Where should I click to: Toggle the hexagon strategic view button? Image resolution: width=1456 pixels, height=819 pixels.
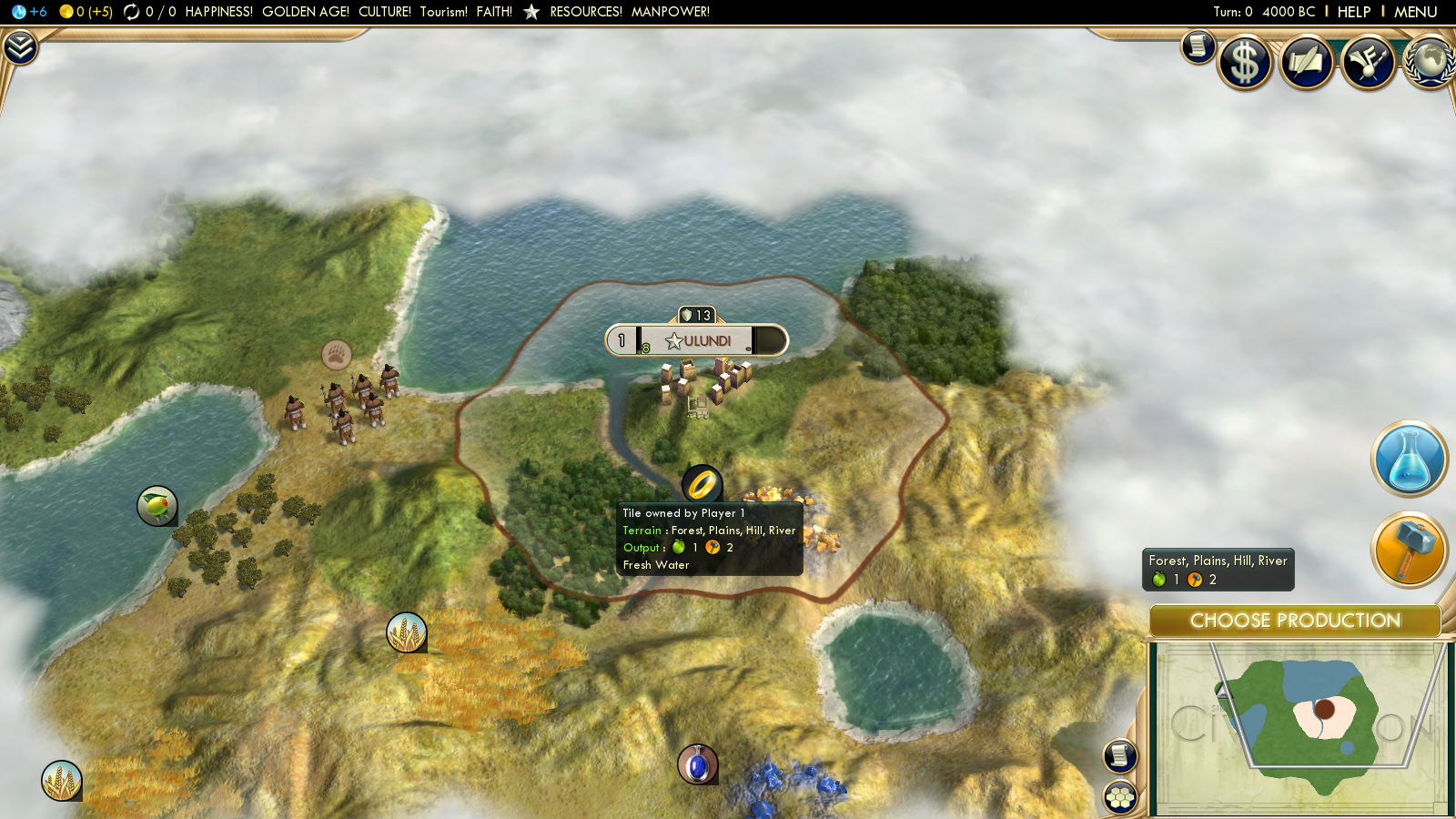tap(1120, 798)
